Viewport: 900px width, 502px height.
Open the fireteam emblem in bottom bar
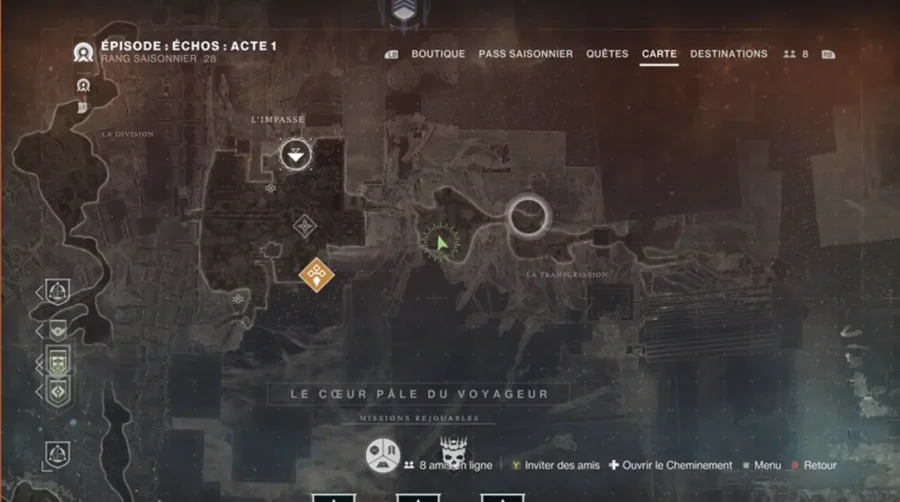pos(382,455)
